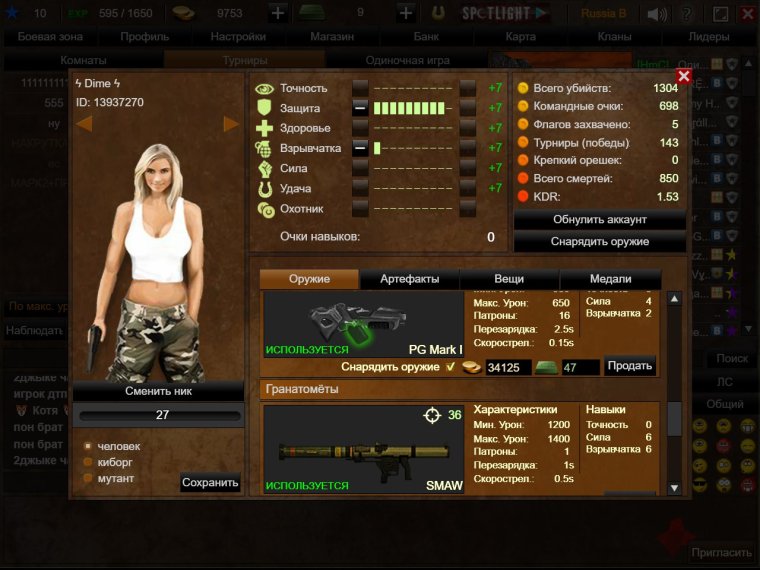
Task: Toggle sound with the speaker icon
Action: (657, 14)
